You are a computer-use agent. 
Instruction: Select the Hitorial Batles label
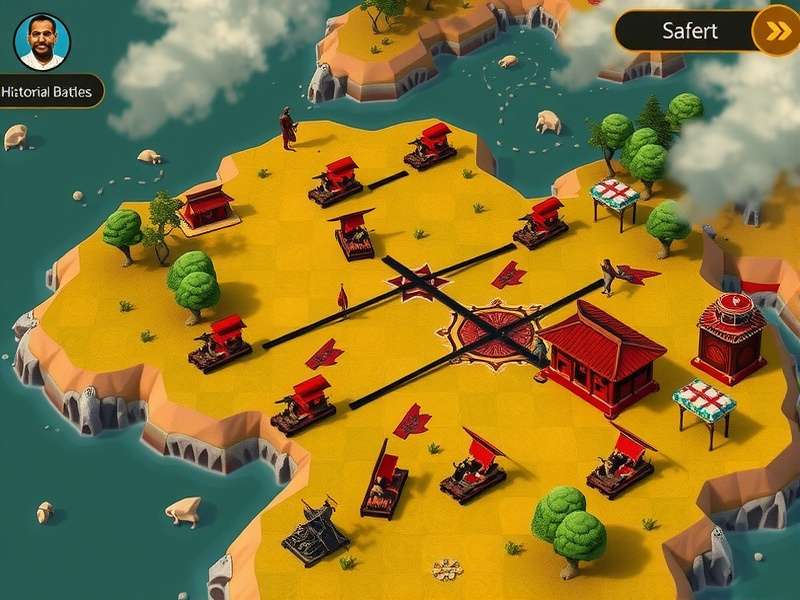[x=48, y=92]
